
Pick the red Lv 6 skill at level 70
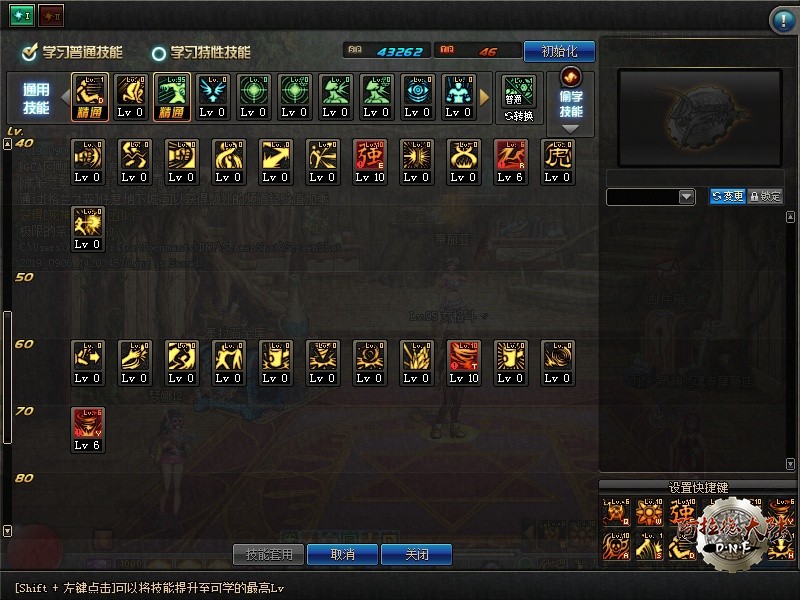click(x=88, y=430)
